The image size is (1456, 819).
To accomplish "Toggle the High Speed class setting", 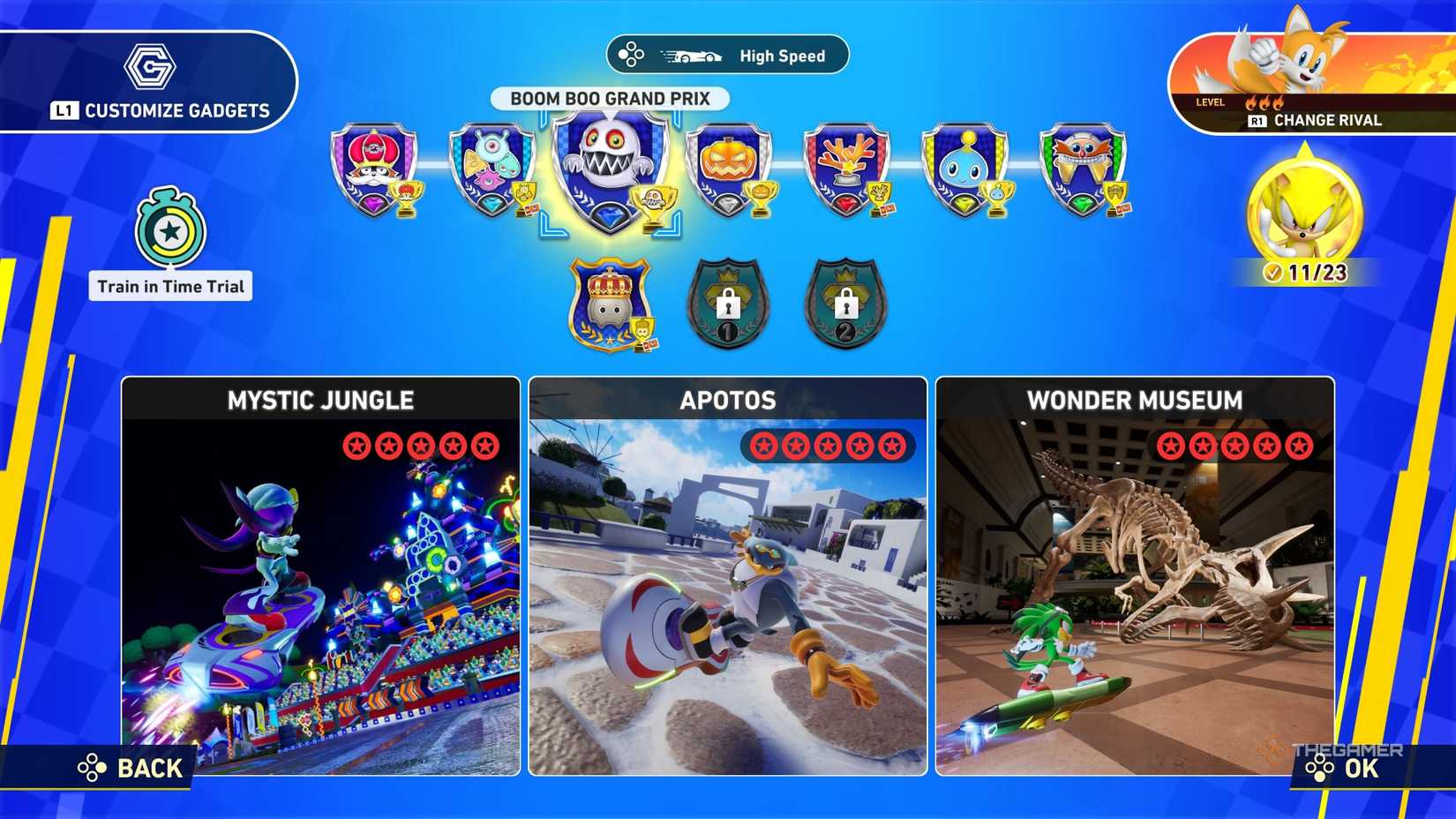I will 727,55.
